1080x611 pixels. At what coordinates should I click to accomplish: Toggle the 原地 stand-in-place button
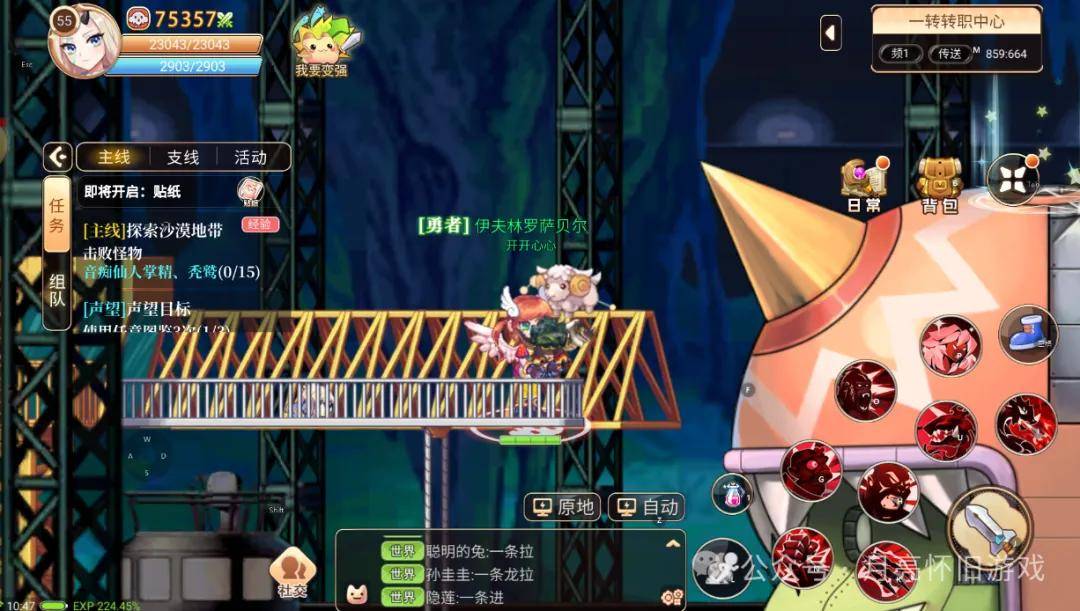pyautogui.click(x=566, y=507)
